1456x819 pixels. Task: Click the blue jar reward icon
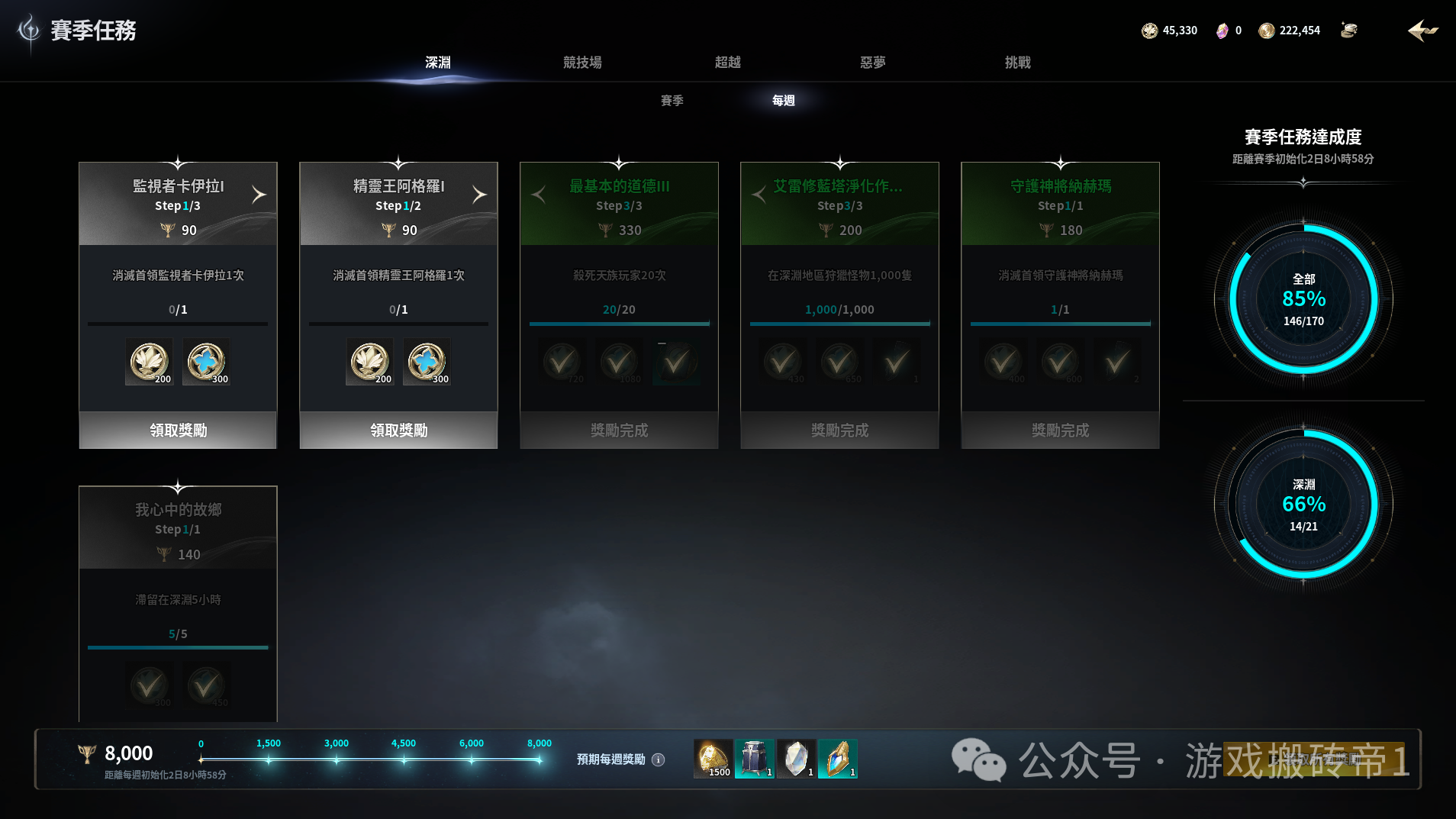pyautogui.click(x=755, y=758)
